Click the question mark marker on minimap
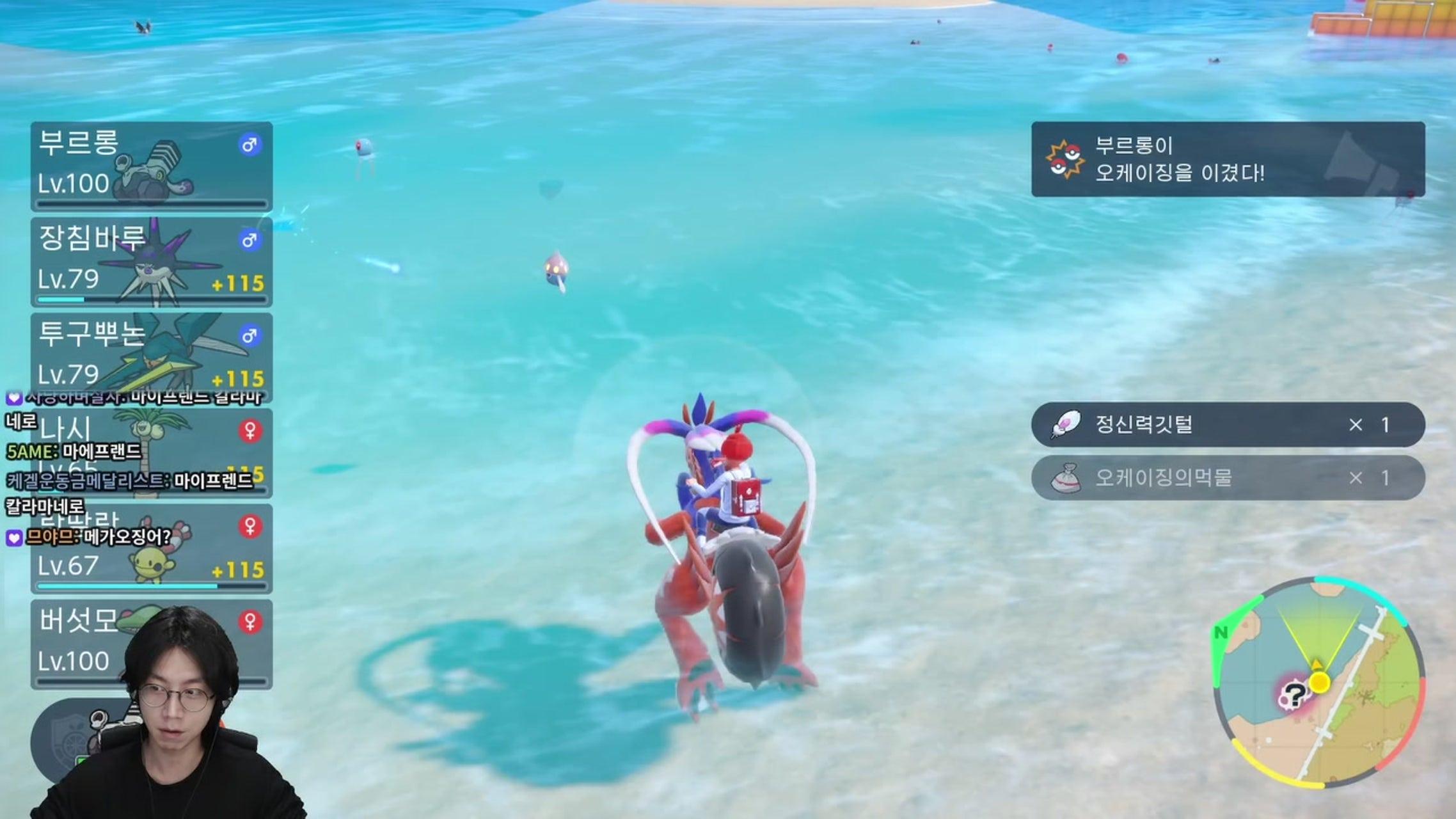This screenshot has width=1456, height=819. tap(1294, 695)
